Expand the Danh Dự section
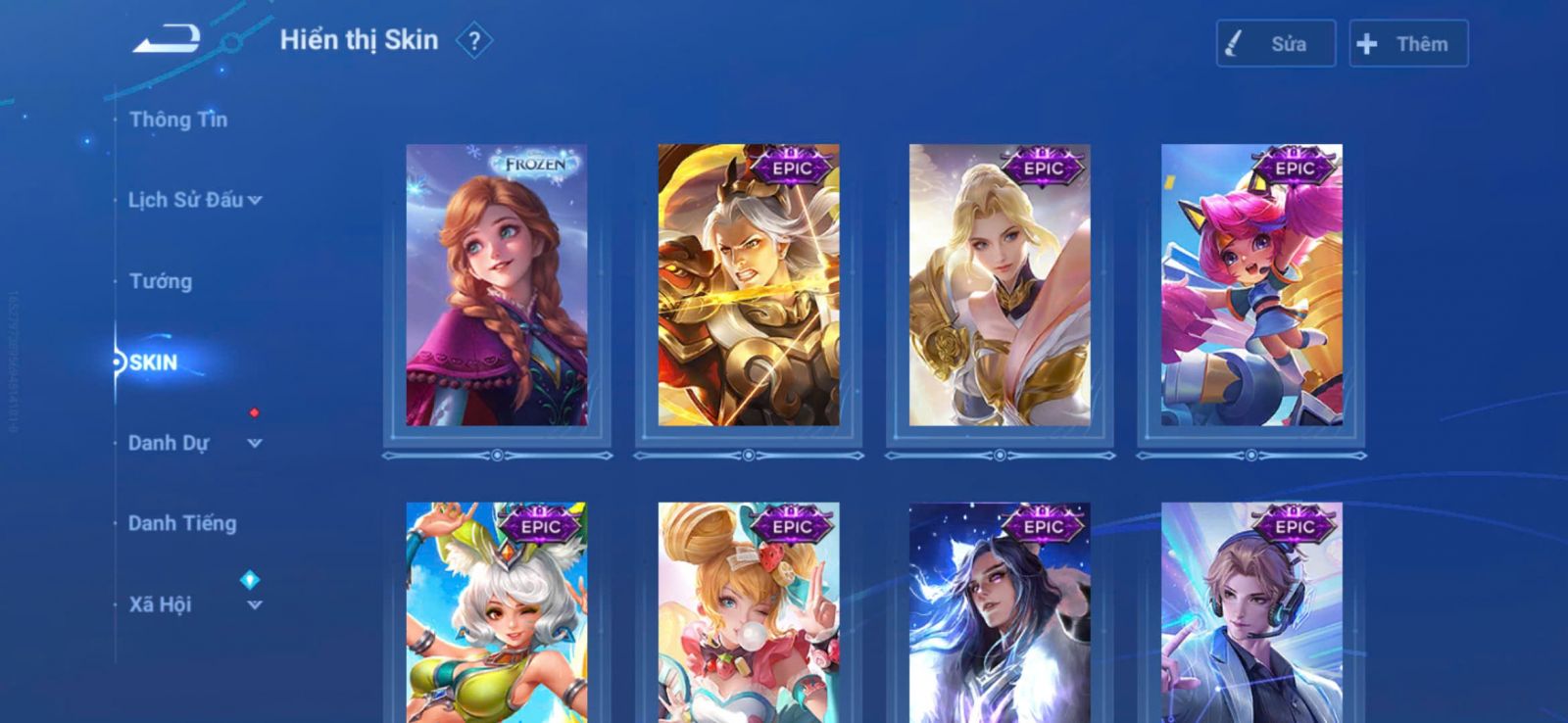The height and width of the screenshot is (723, 1568). [194, 443]
